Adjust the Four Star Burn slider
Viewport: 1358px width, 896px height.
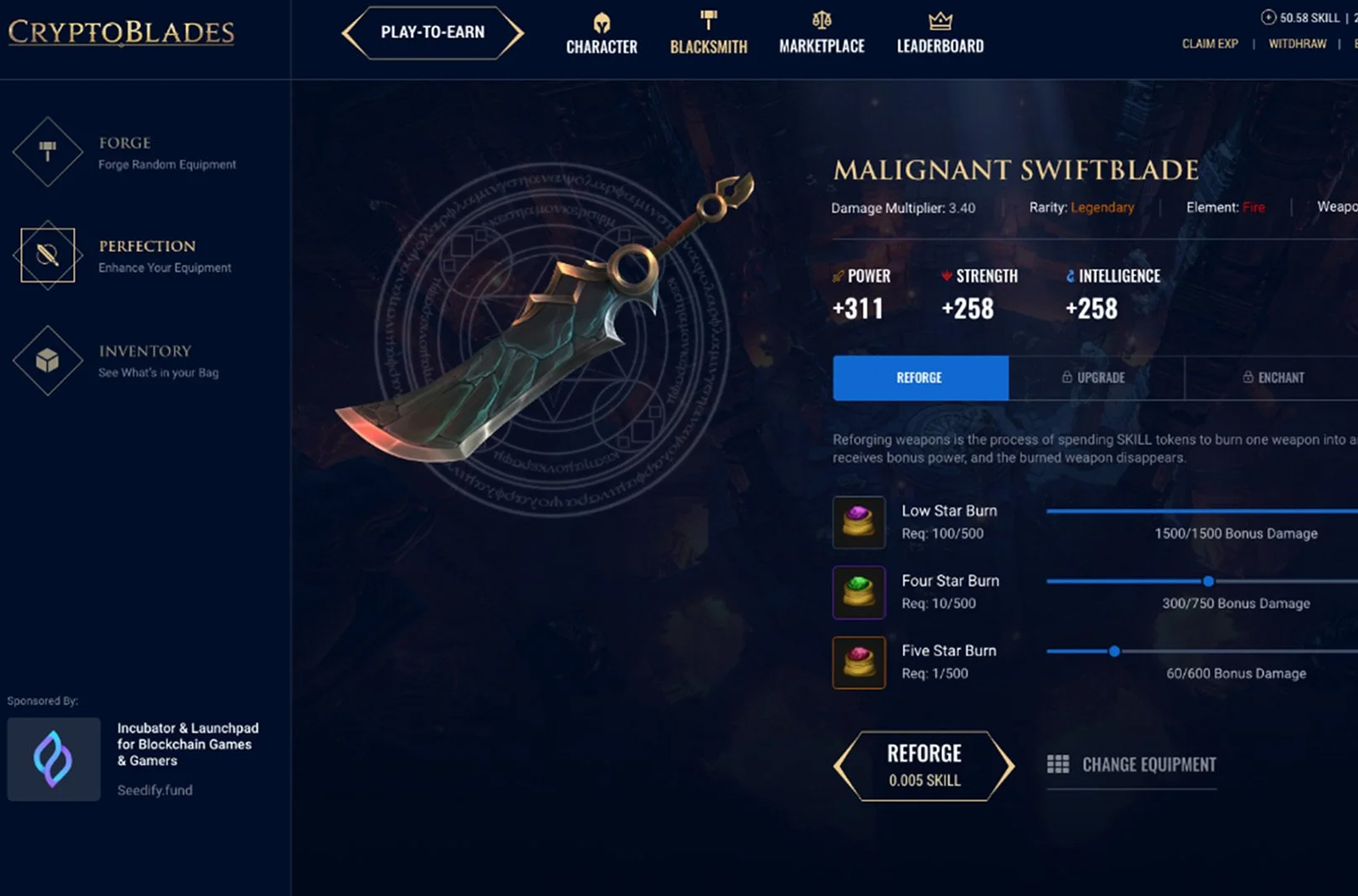click(1208, 581)
